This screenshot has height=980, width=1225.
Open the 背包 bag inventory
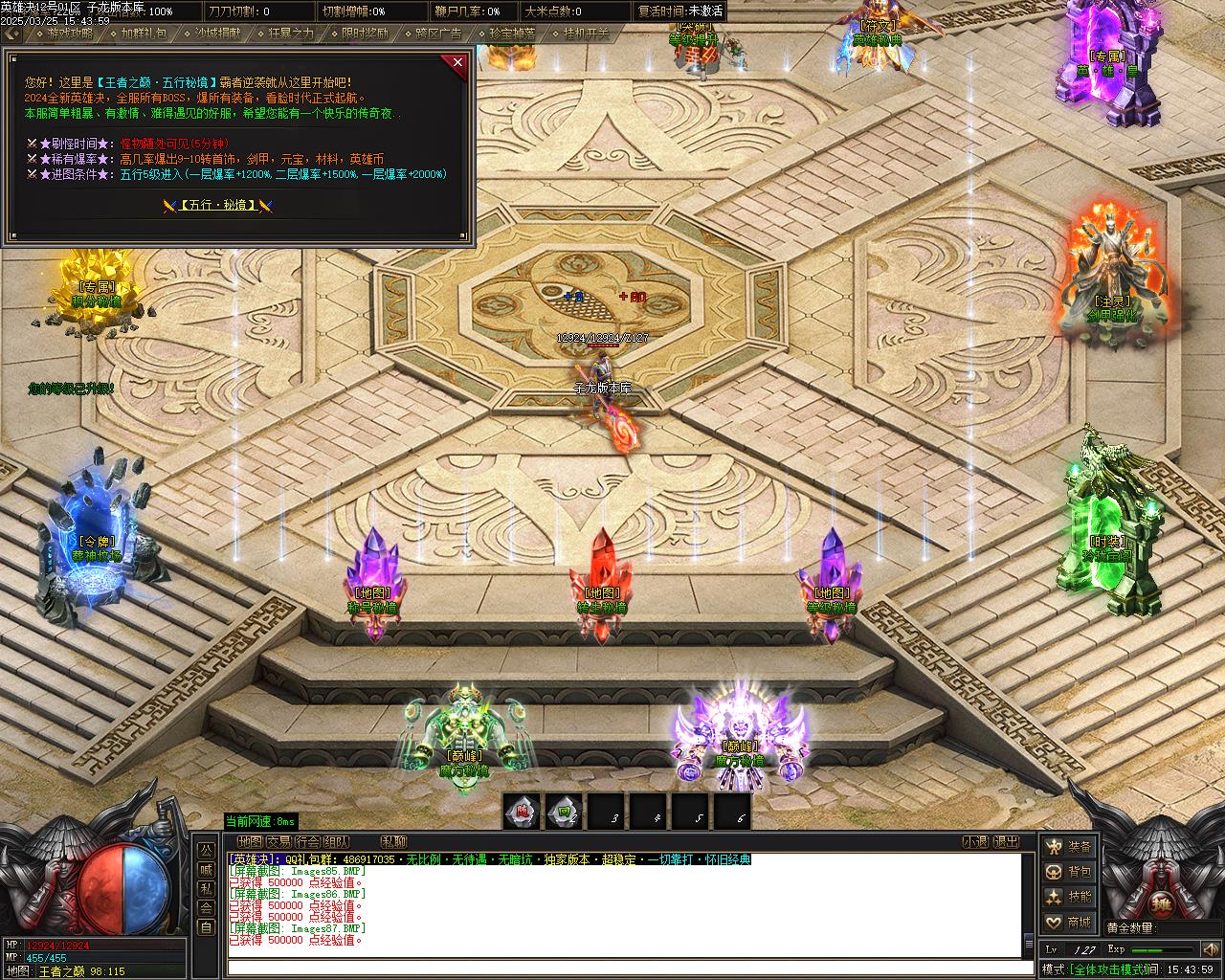[x=1069, y=872]
